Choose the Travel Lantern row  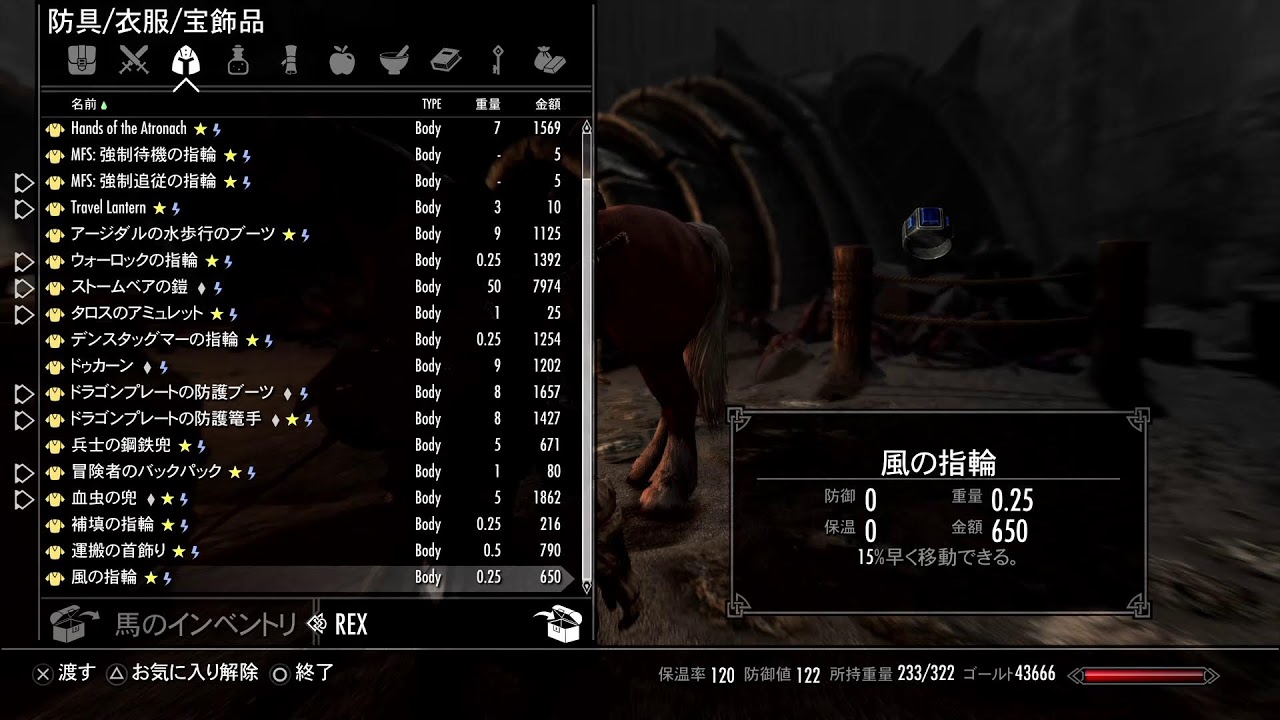(x=108, y=208)
